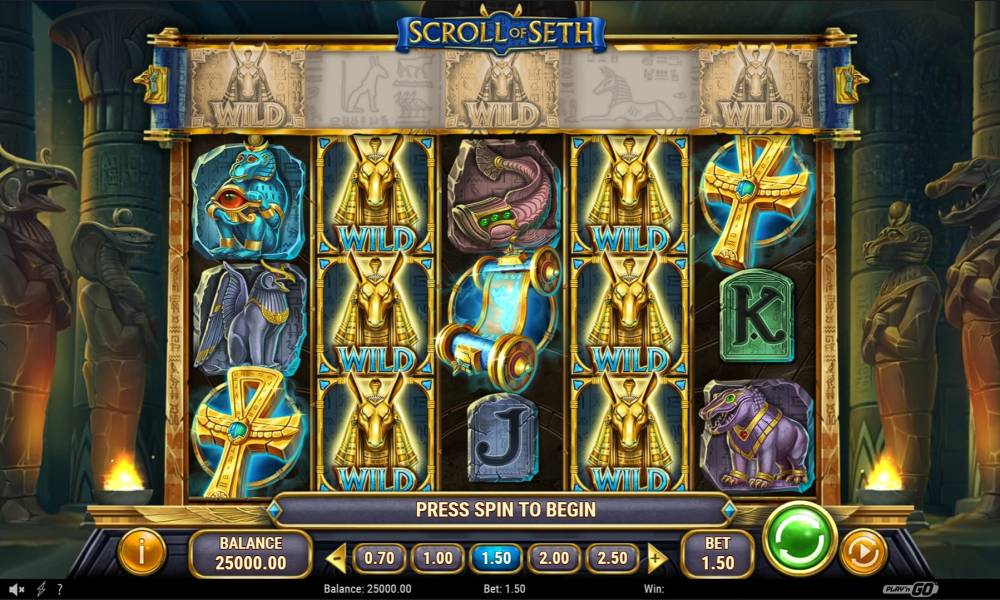
Task: Choose the 1.00 bet amount
Action: 436,557
